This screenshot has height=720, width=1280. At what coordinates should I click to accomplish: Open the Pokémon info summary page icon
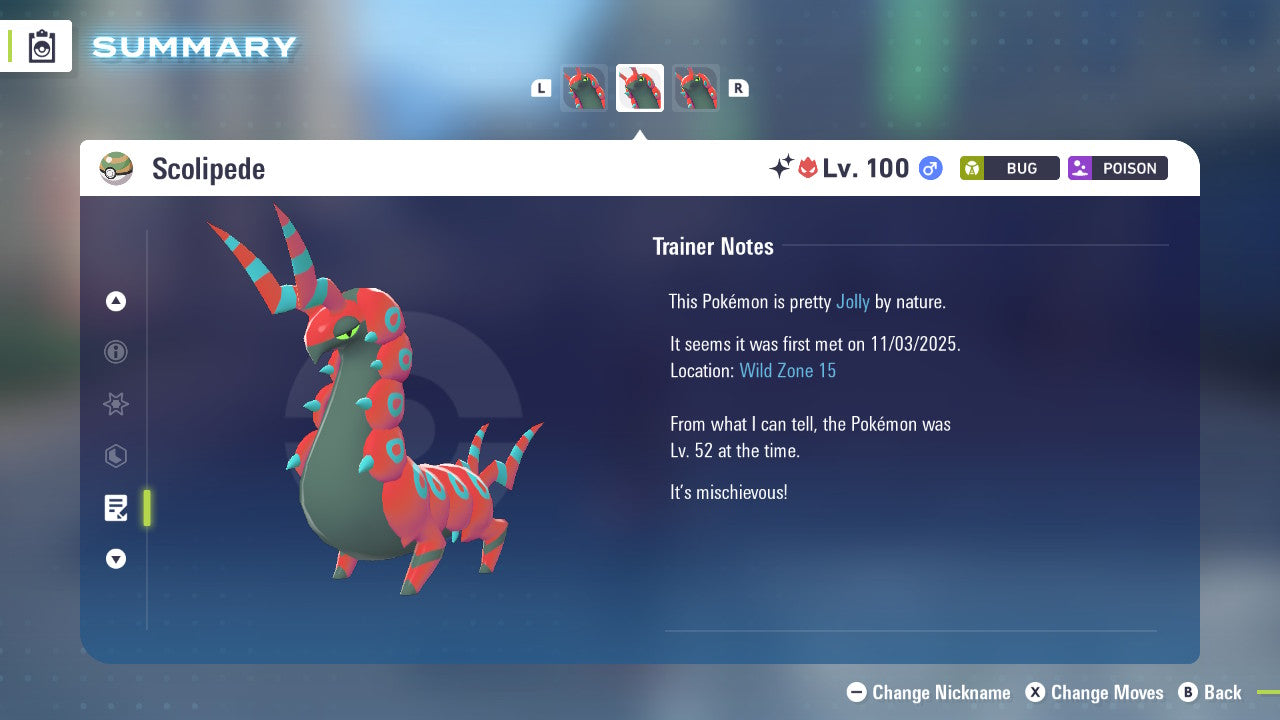pos(115,352)
